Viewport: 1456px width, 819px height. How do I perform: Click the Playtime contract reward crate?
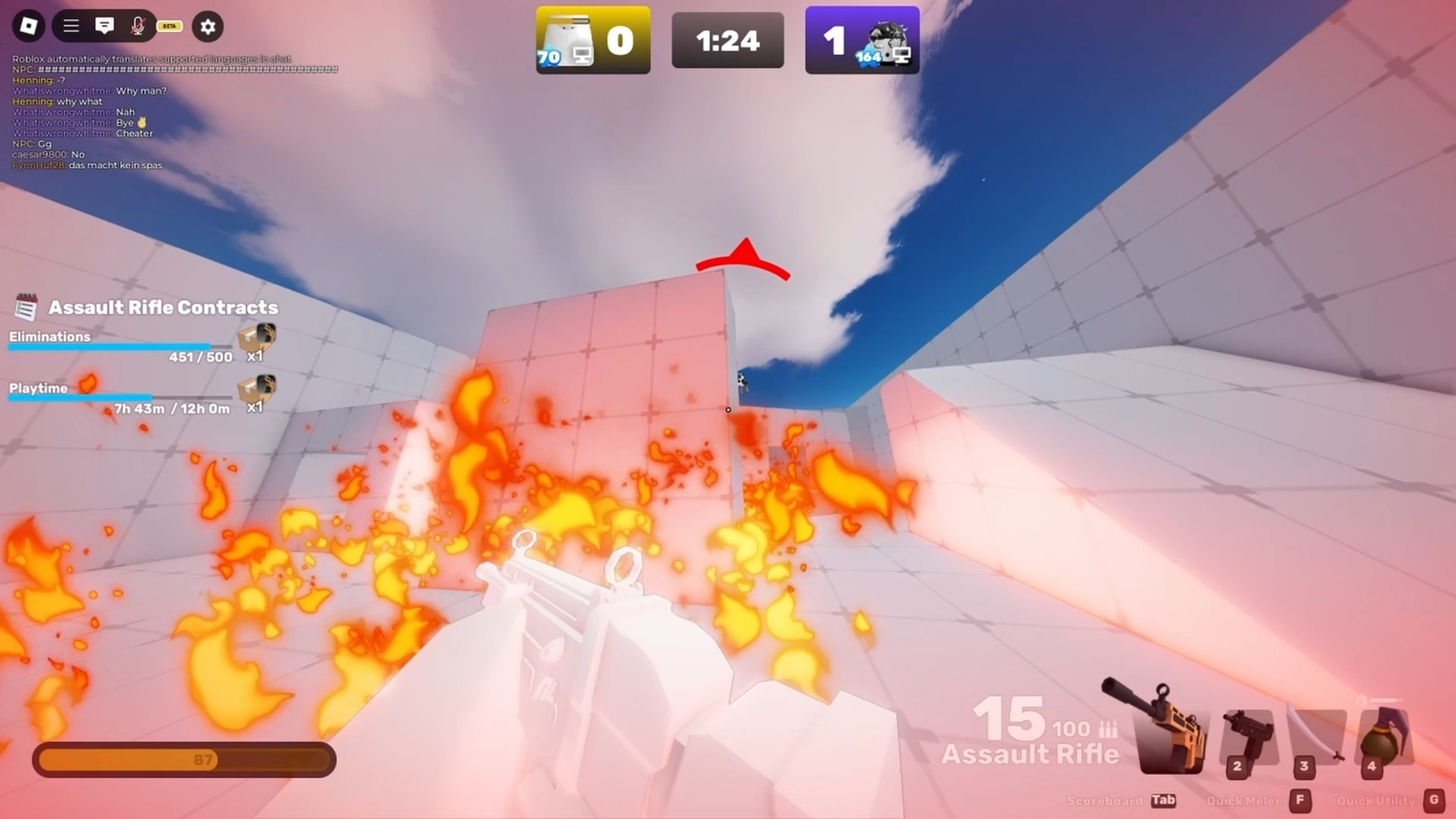coord(256,391)
